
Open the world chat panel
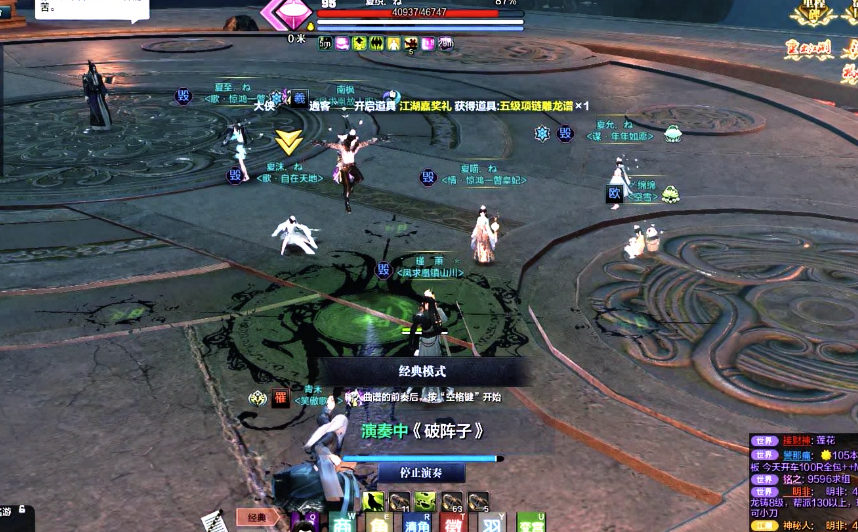click(x=764, y=440)
